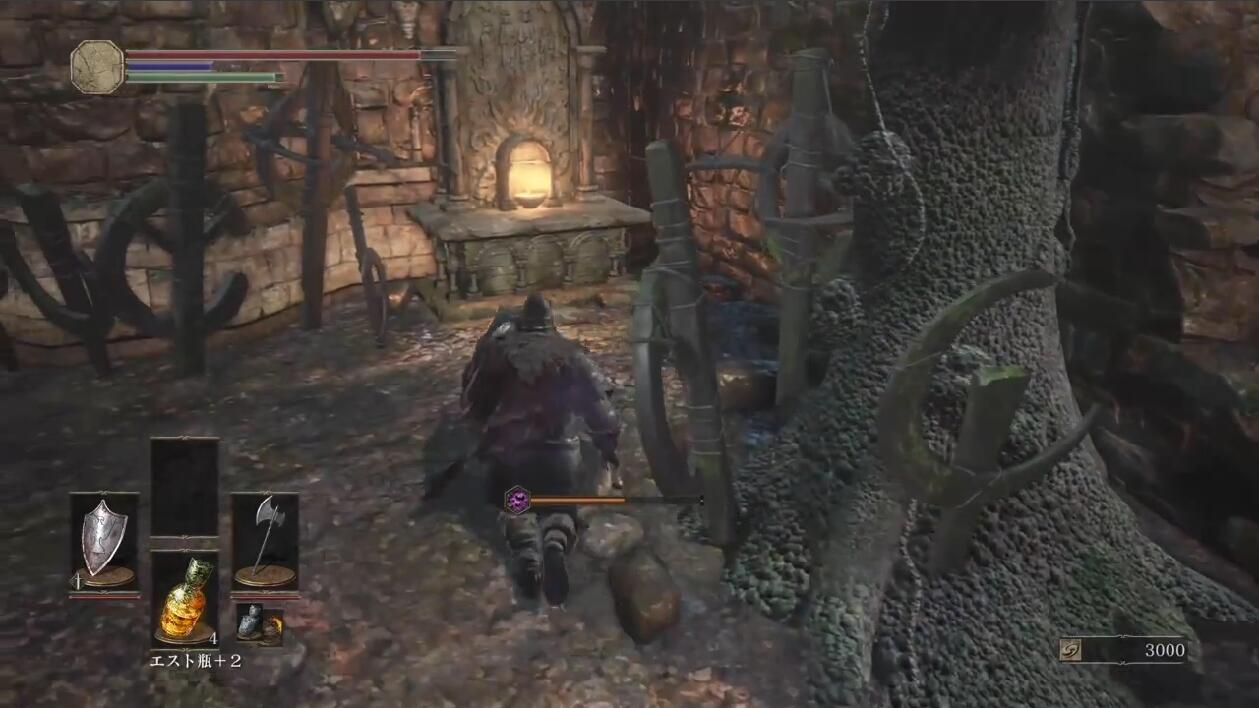
Task: Select the empty spell slot above Estus
Action: coord(185,487)
